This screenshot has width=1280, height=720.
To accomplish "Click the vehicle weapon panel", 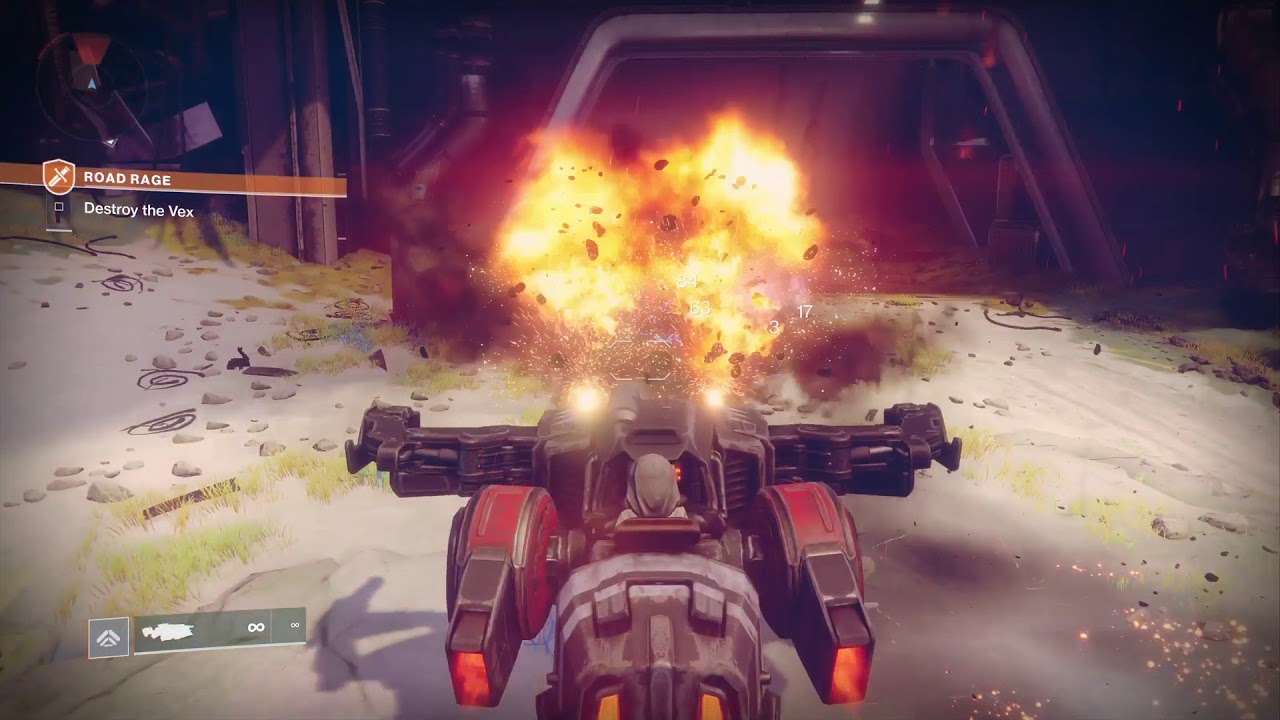I will 218,631.
